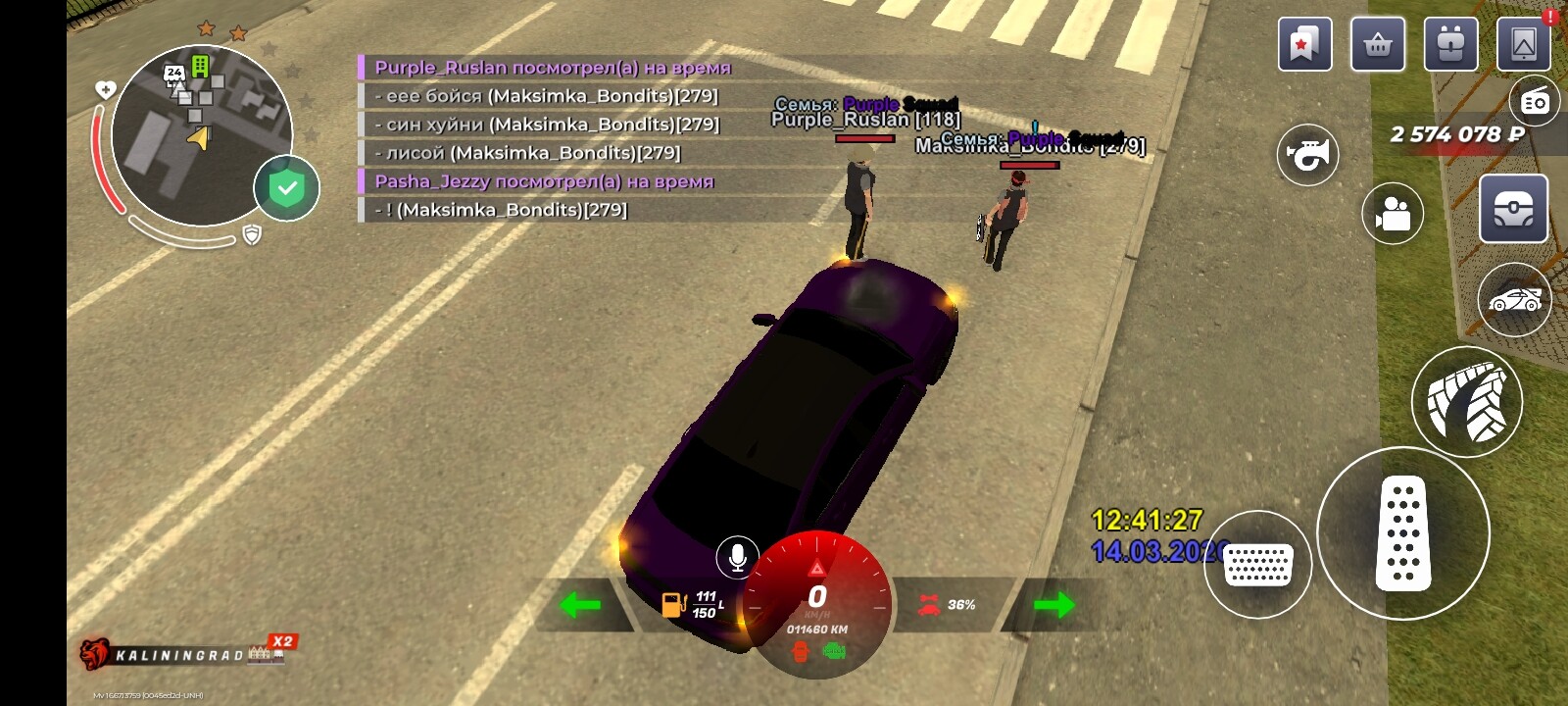The image size is (1568, 706).
Task: Open chat at Pasha_Jezzy's time message
Action: (544, 181)
